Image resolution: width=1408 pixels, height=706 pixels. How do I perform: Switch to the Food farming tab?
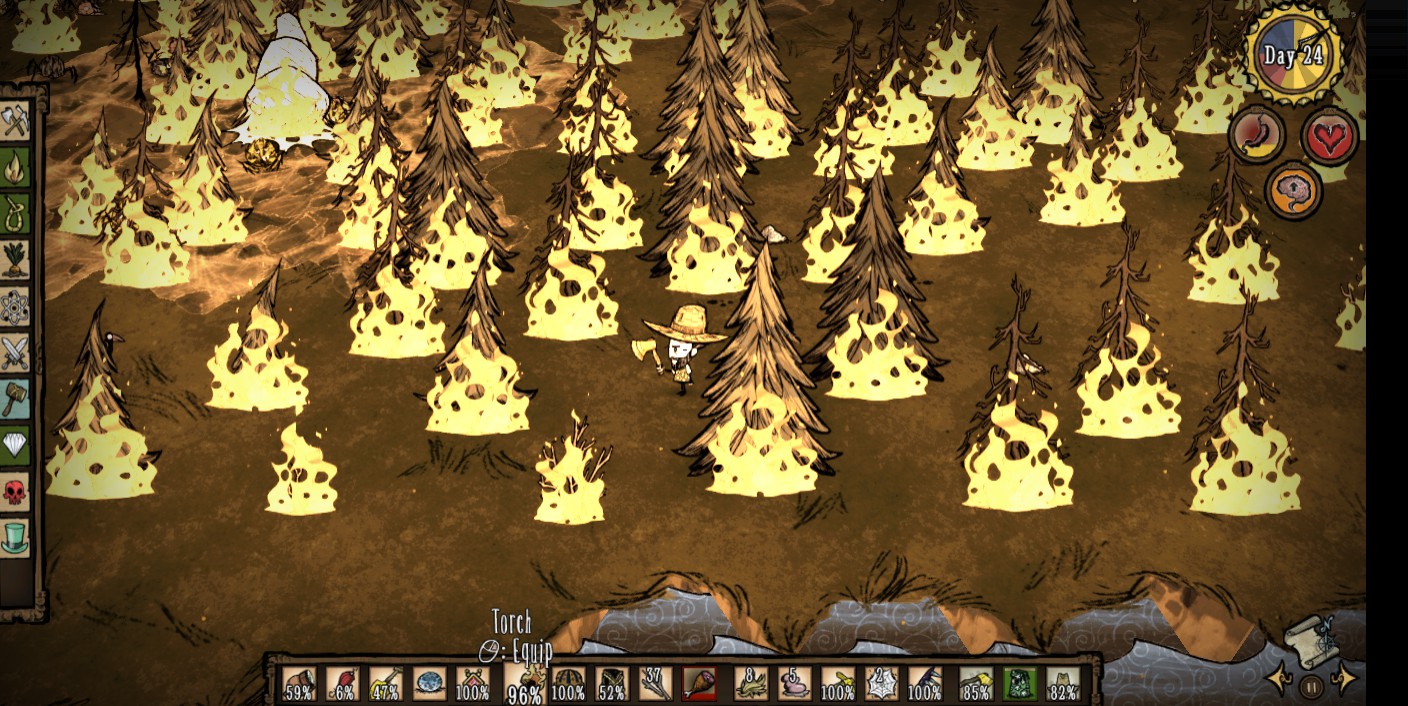pos(15,260)
